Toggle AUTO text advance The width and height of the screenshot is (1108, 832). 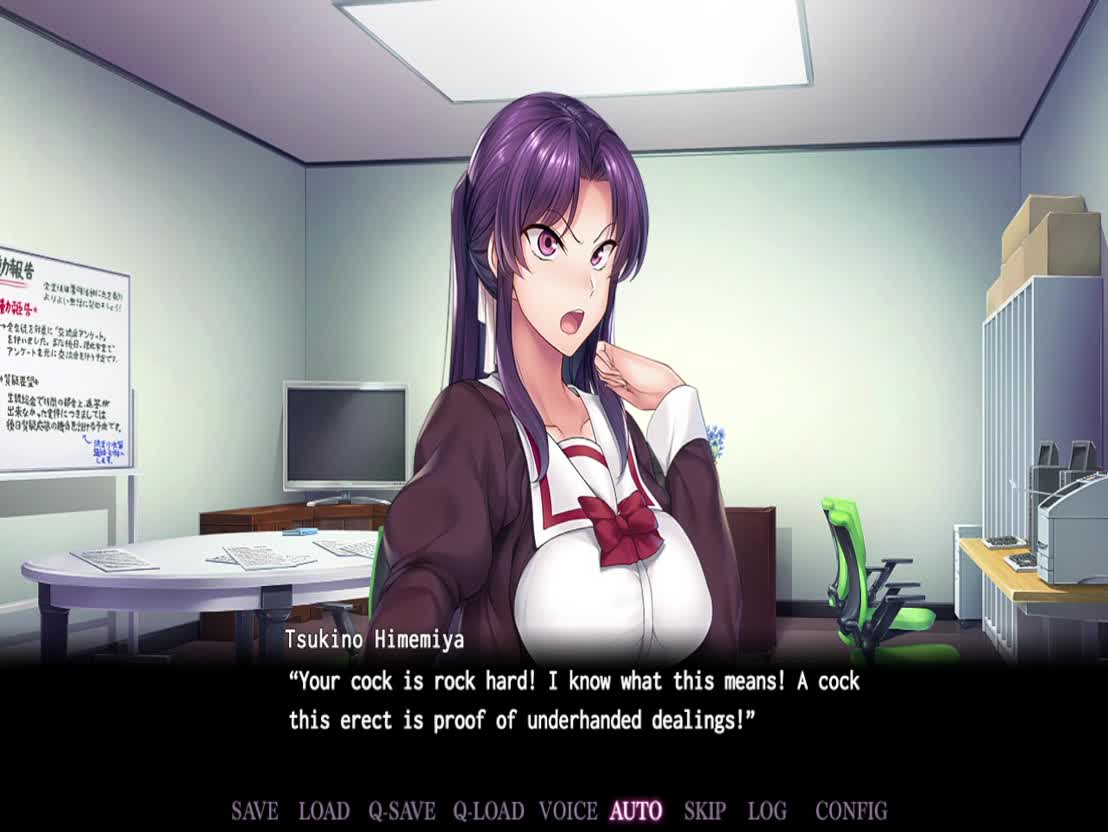coord(636,811)
